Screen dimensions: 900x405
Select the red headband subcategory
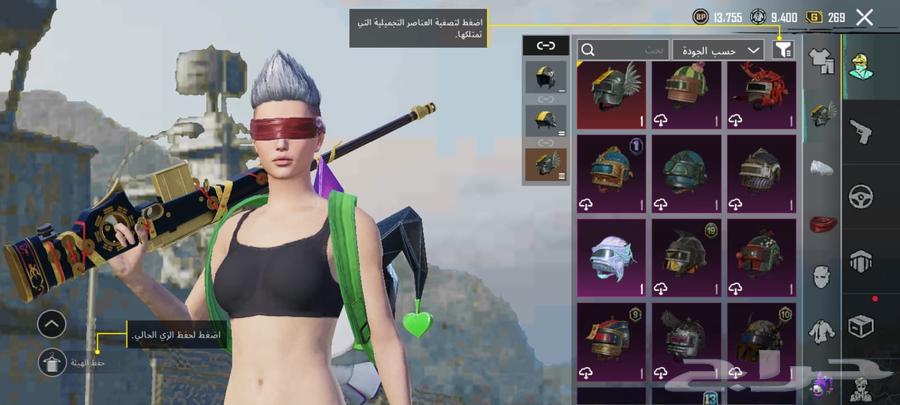click(x=821, y=223)
